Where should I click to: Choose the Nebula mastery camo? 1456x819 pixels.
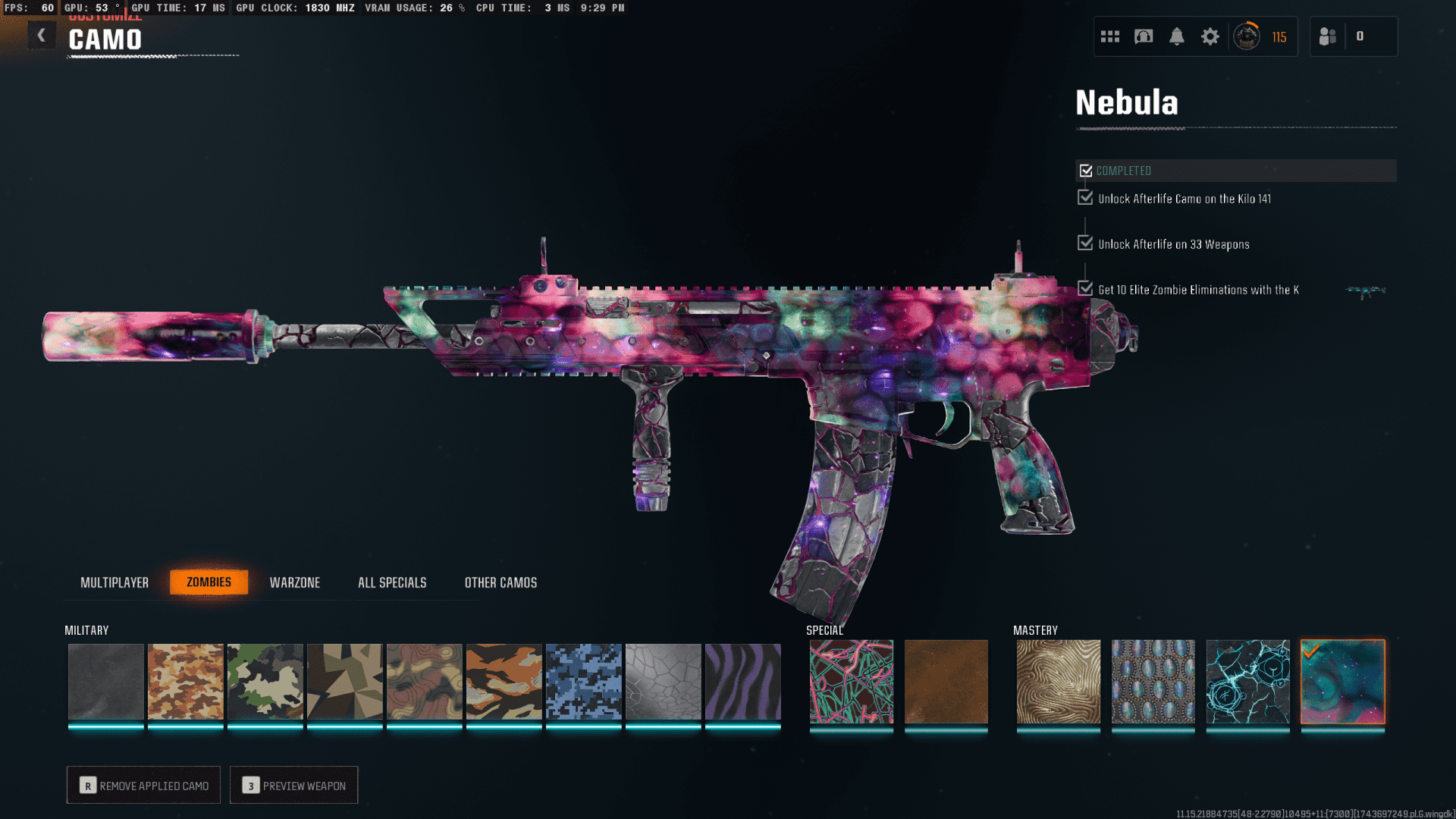click(1342, 681)
